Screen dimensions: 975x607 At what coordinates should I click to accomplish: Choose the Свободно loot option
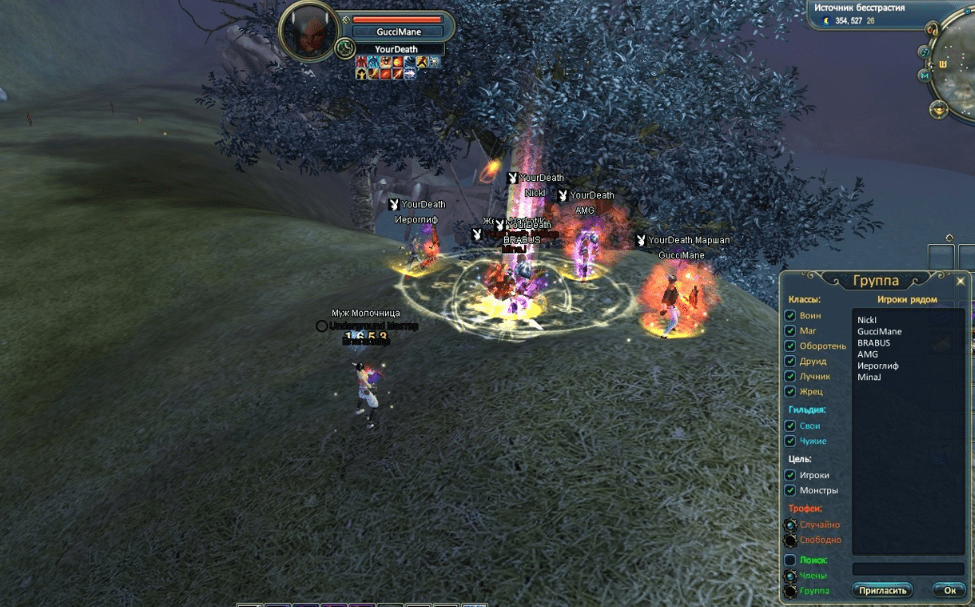click(790, 540)
